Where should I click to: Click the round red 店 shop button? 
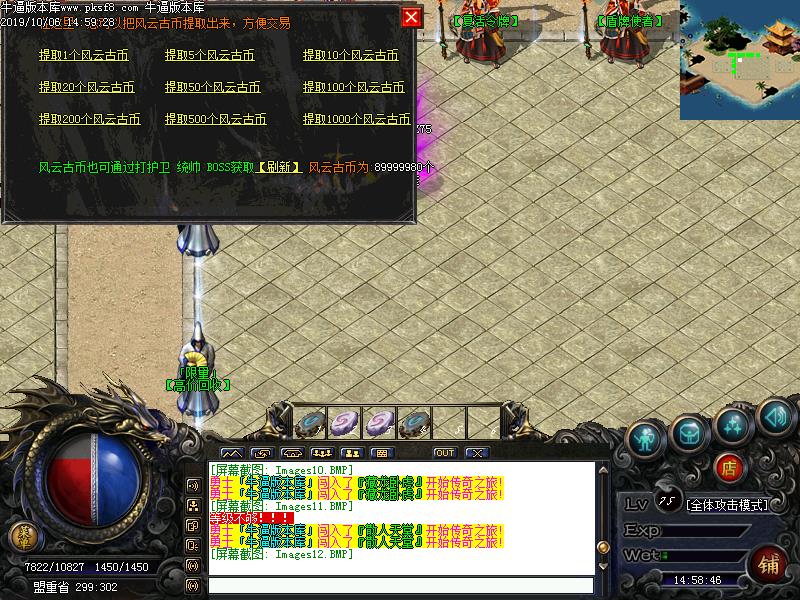pos(730,467)
